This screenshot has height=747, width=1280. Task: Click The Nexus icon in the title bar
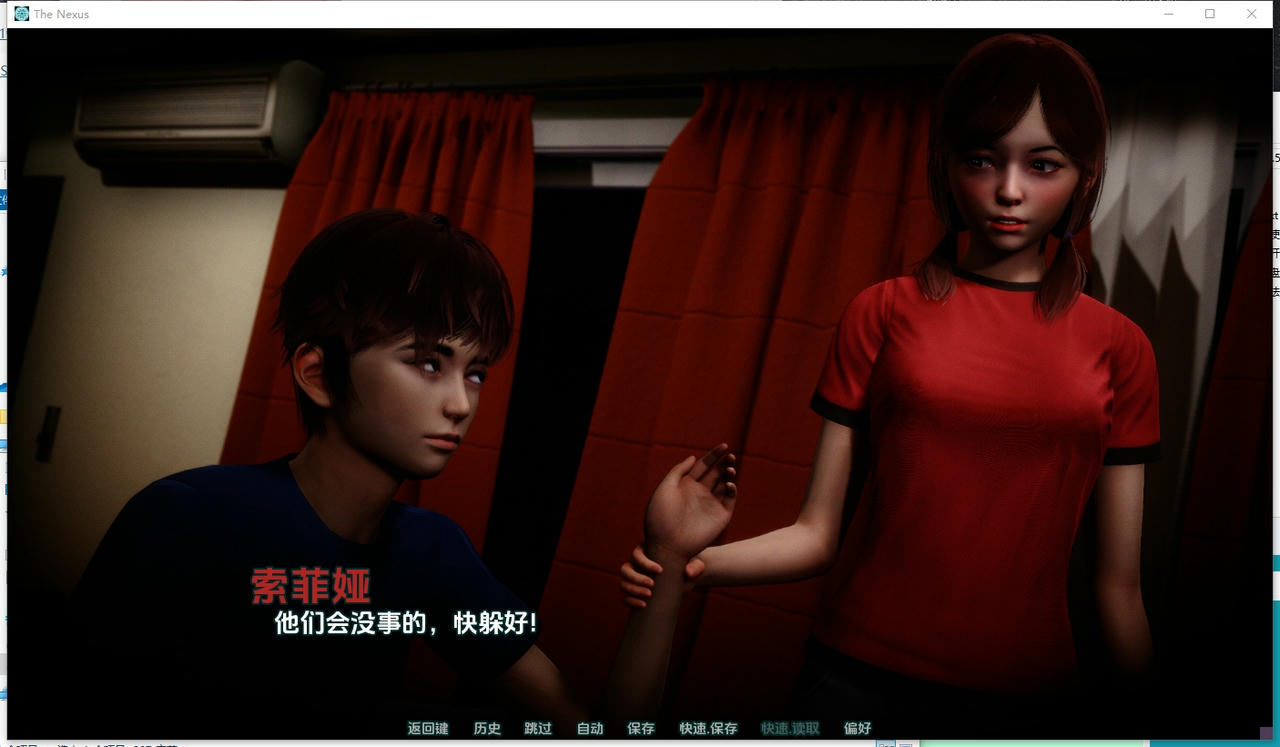(x=21, y=14)
